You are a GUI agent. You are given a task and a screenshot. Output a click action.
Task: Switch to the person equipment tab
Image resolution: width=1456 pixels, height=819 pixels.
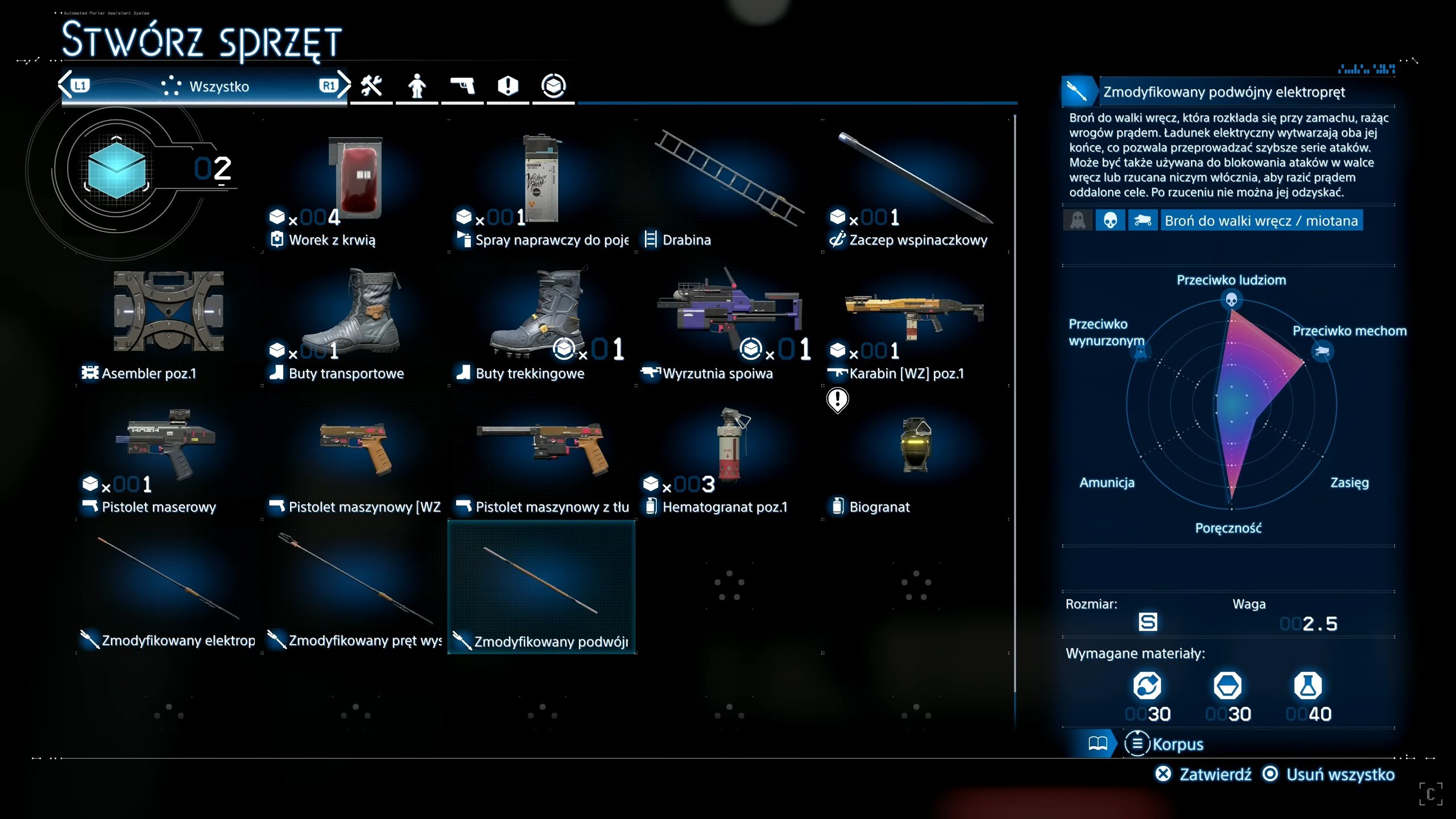[417, 86]
